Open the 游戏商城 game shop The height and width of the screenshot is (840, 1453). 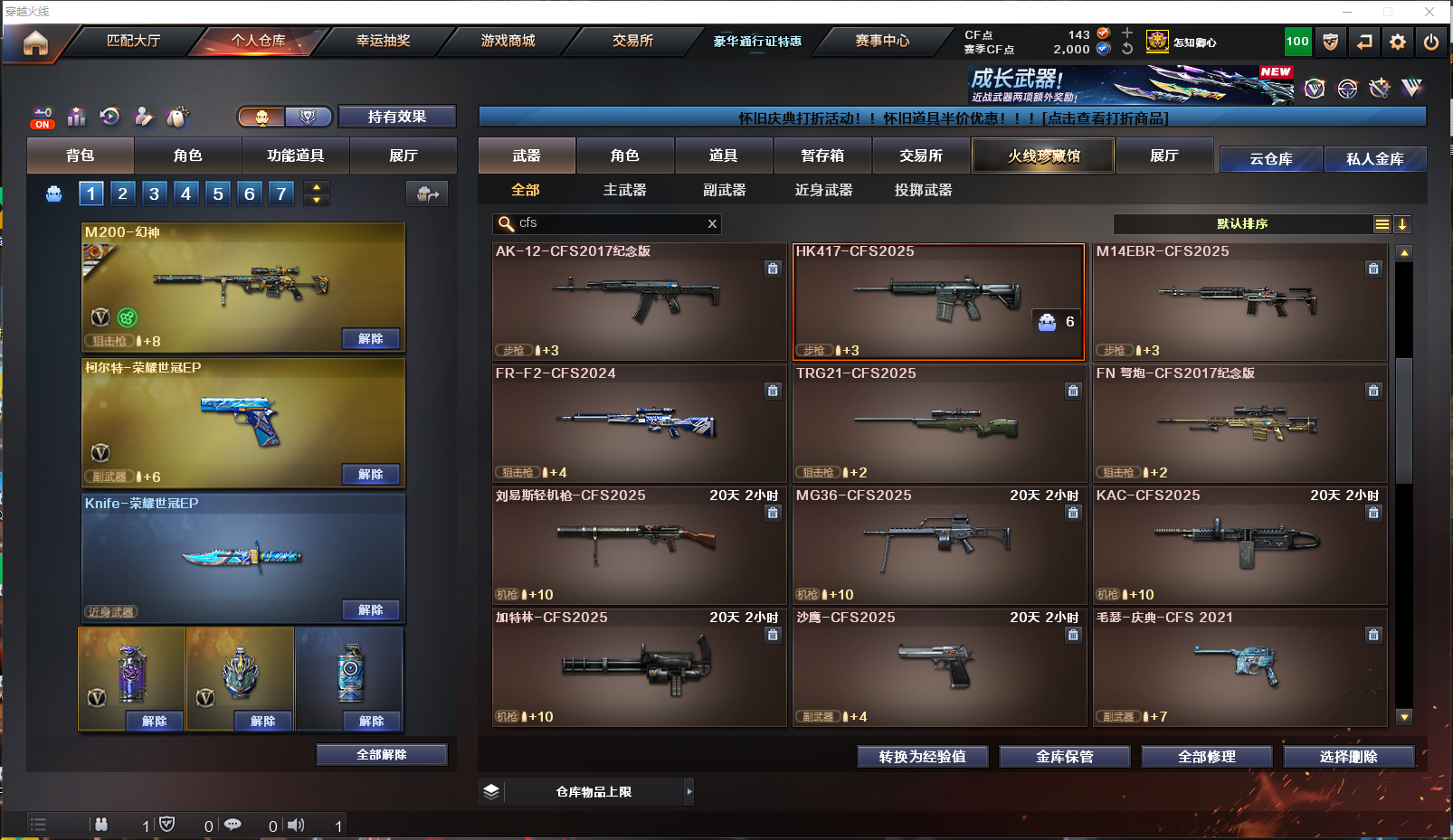point(508,41)
